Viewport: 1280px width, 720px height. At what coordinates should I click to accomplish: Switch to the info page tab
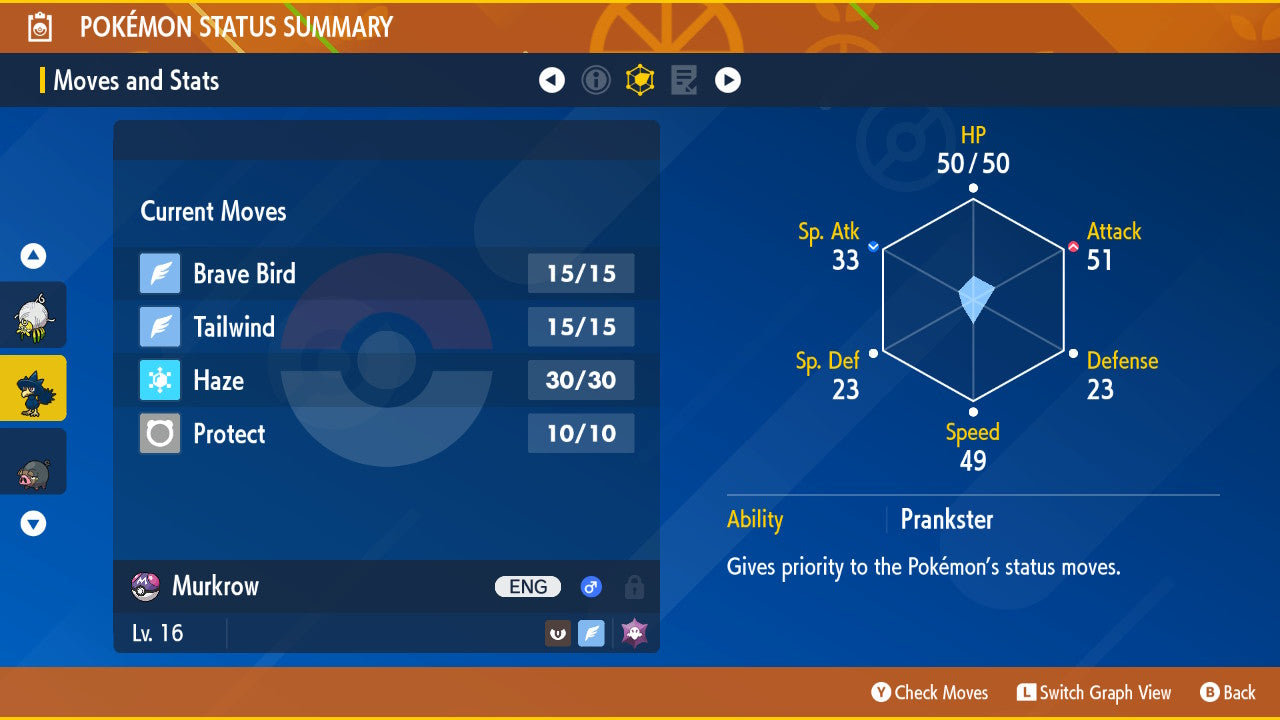(596, 80)
